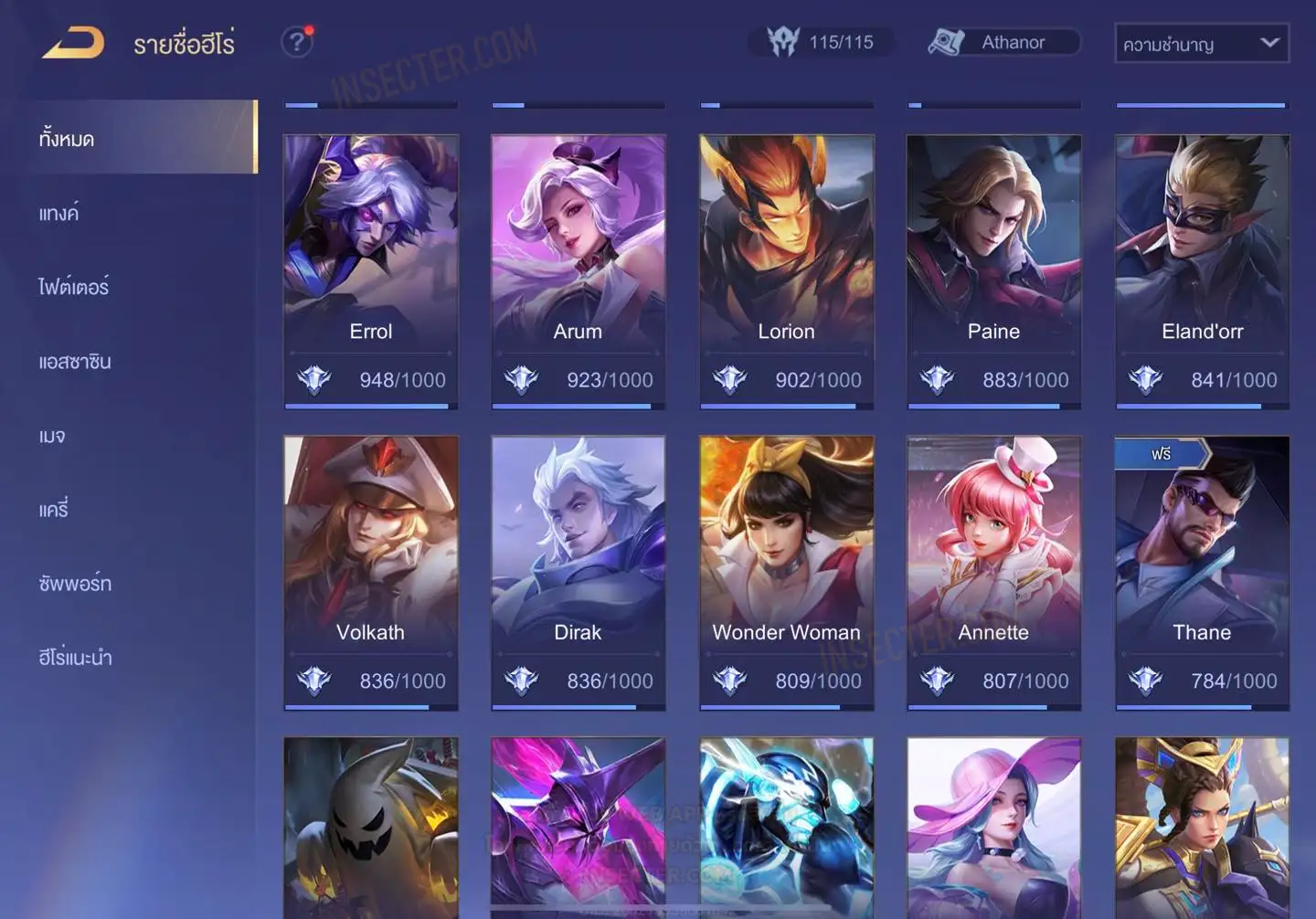Open the ความชำนาญ sorting dropdown

[x=1201, y=43]
